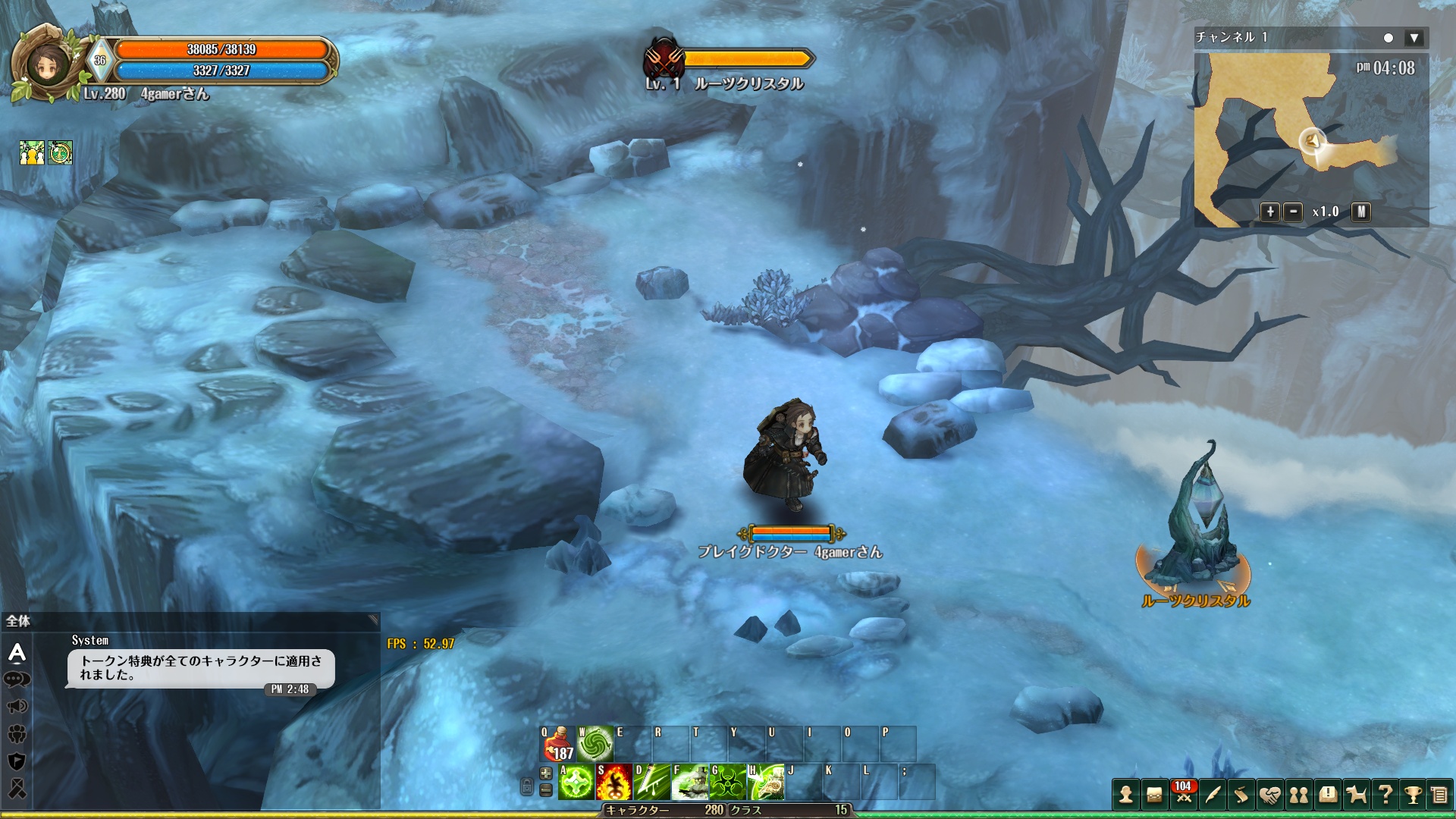1456x819 pixels.
Task: Open the help question mark menu
Action: pyautogui.click(x=1385, y=795)
